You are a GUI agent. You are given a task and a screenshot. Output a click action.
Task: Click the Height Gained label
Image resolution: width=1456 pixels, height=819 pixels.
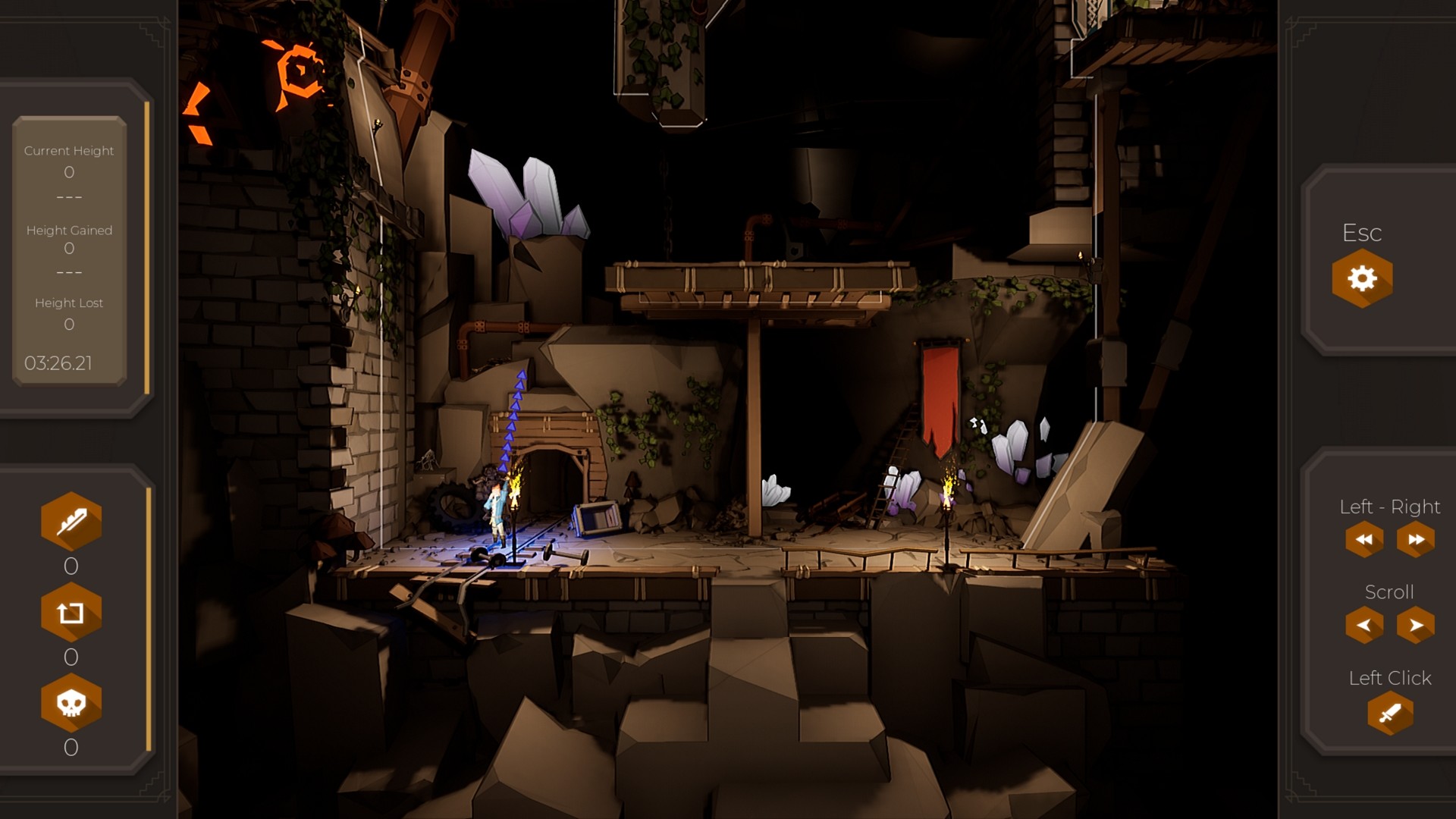click(69, 229)
